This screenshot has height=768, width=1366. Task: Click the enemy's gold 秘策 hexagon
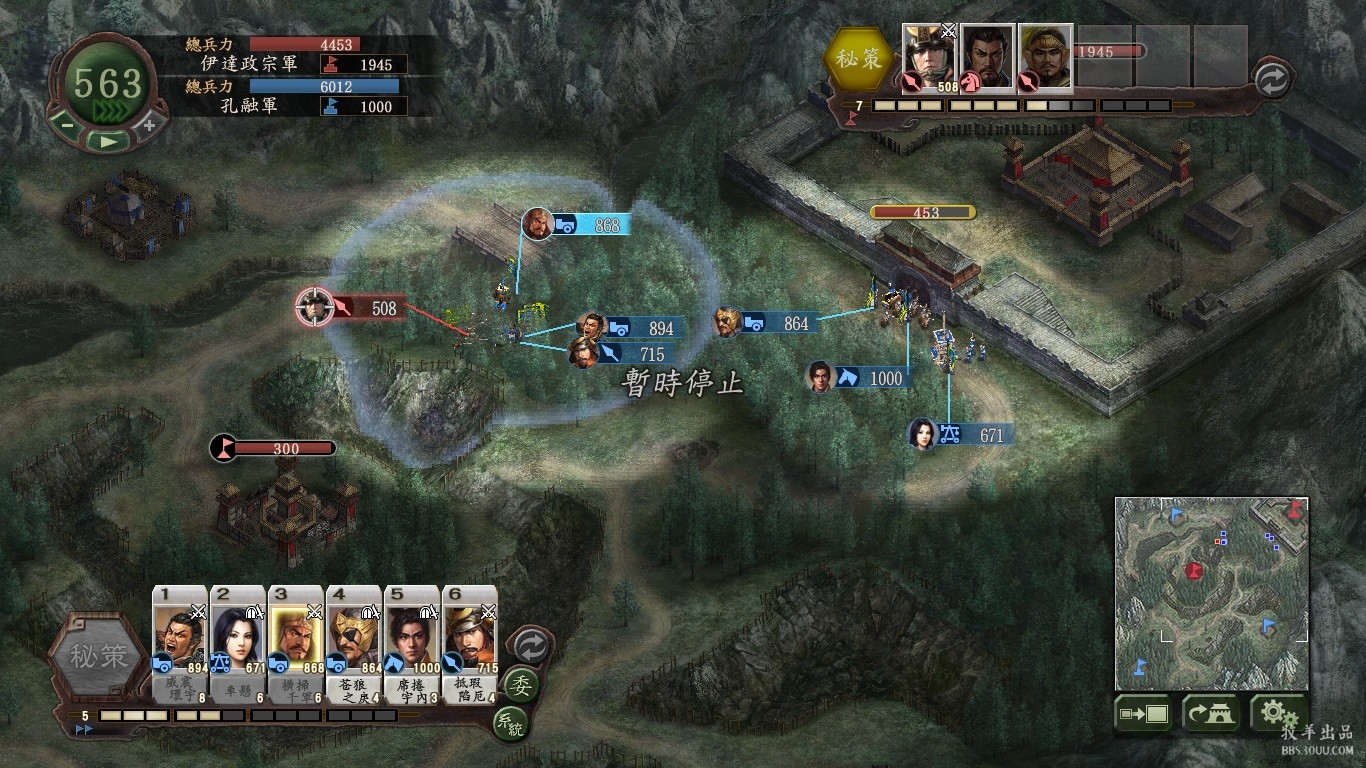point(858,58)
